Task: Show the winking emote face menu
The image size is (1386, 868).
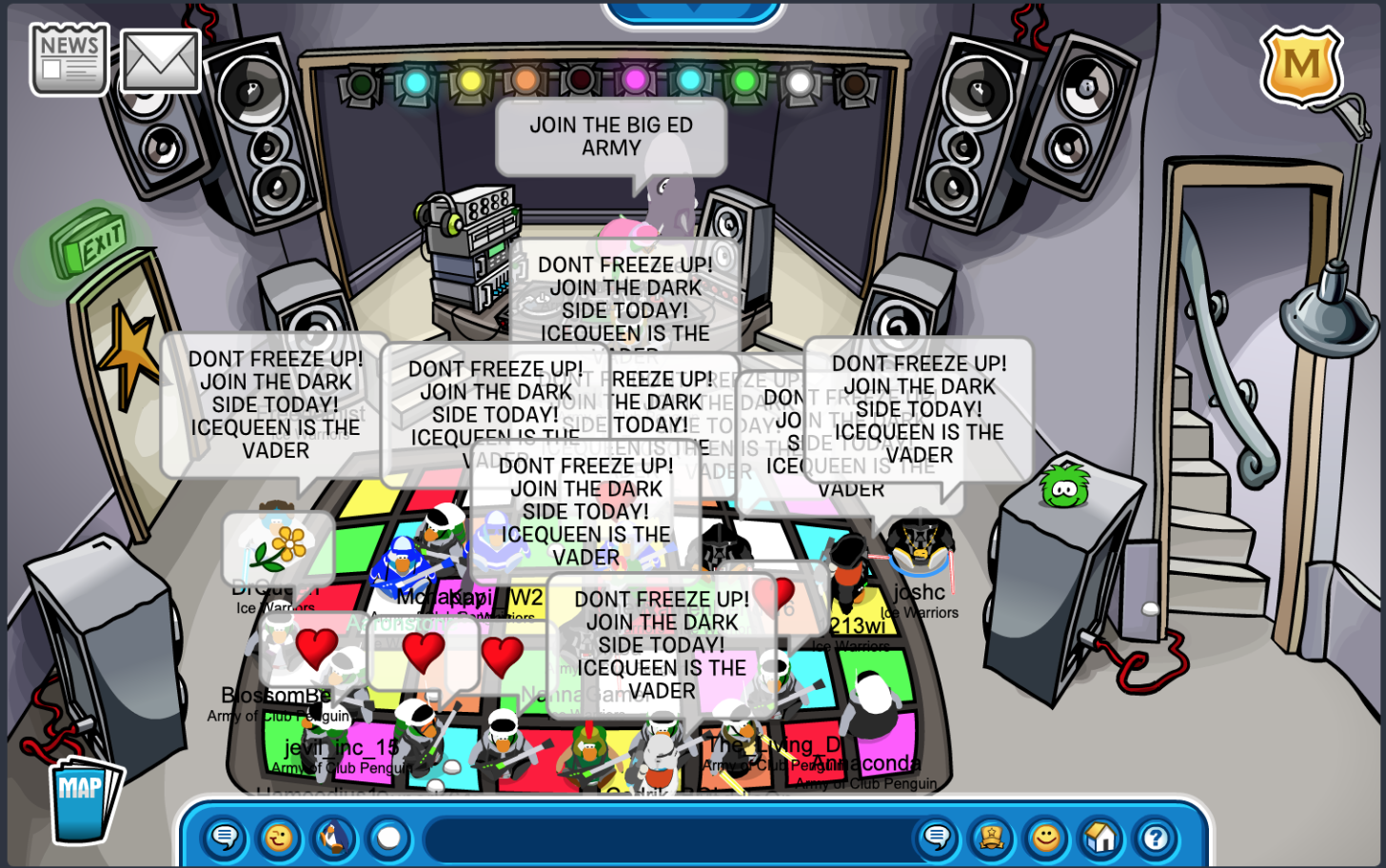Action: pos(279,838)
